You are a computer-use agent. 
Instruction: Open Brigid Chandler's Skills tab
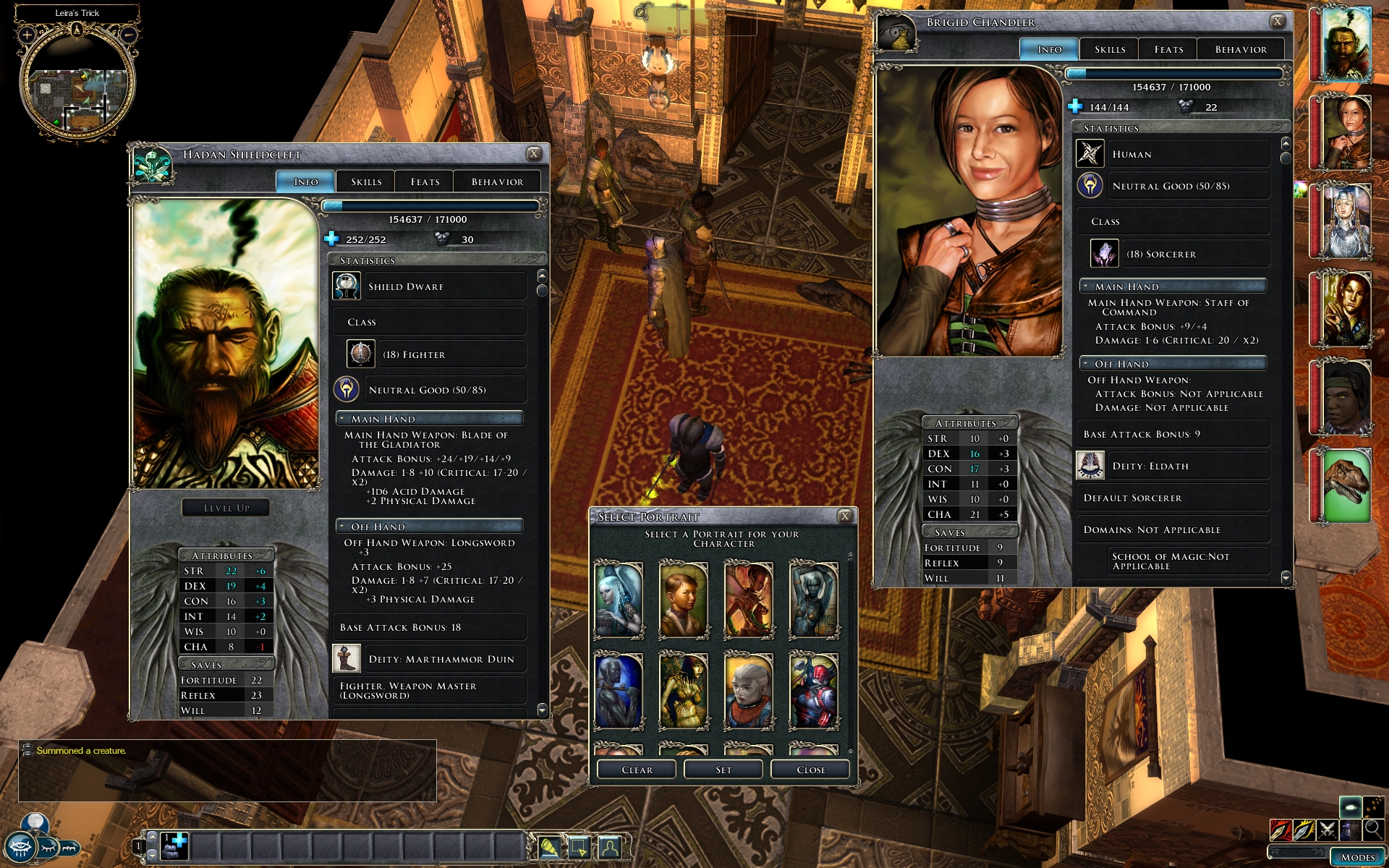pyautogui.click(x=1109, y=49)
